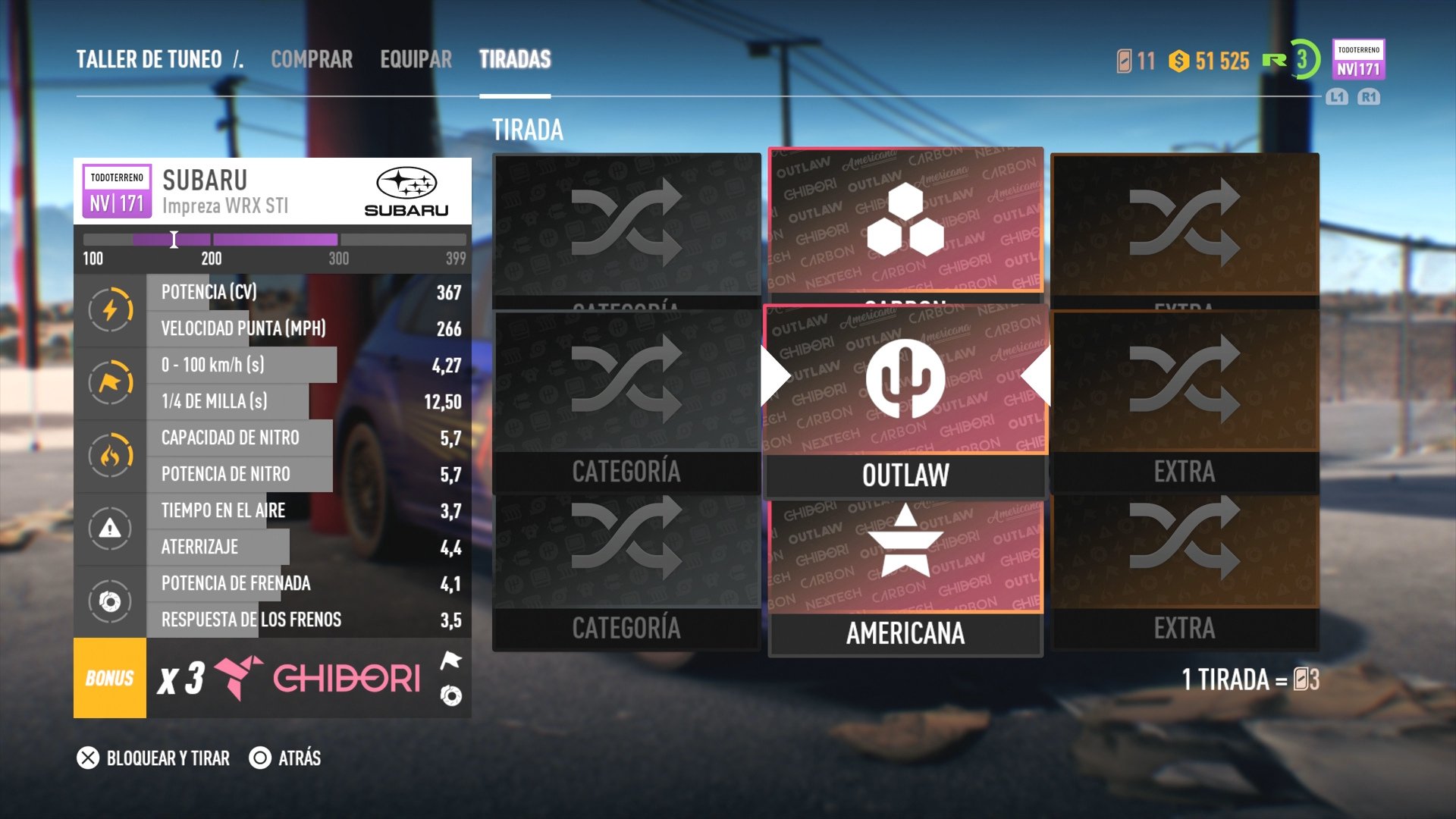The height and width of the screenshot is (819, 1456).
Task: Click the performance rating slider marker
Action: click(174, 239)
